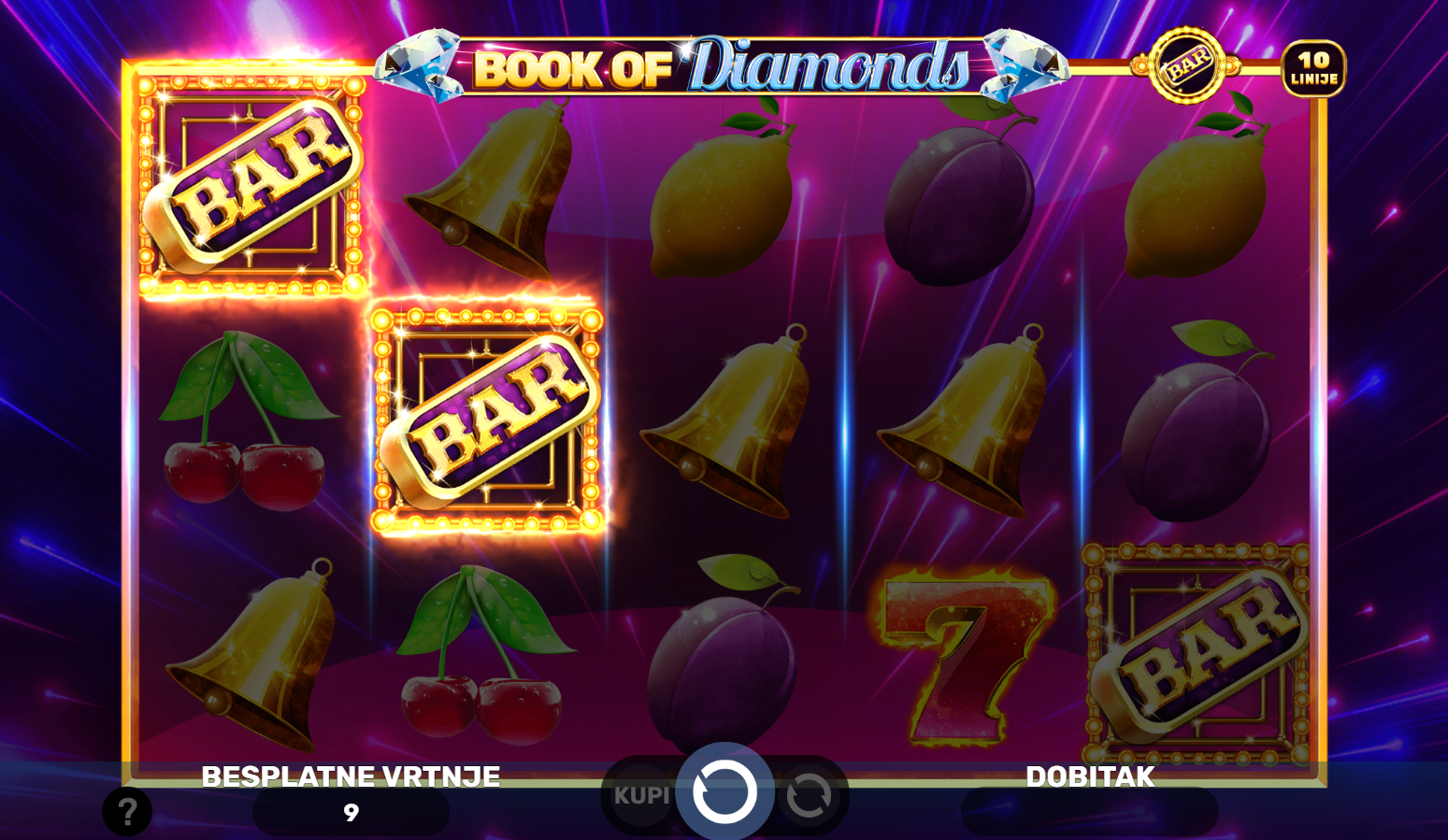Click the round BAR symbol badge

pyautogui.click(x=1187, y=65)
